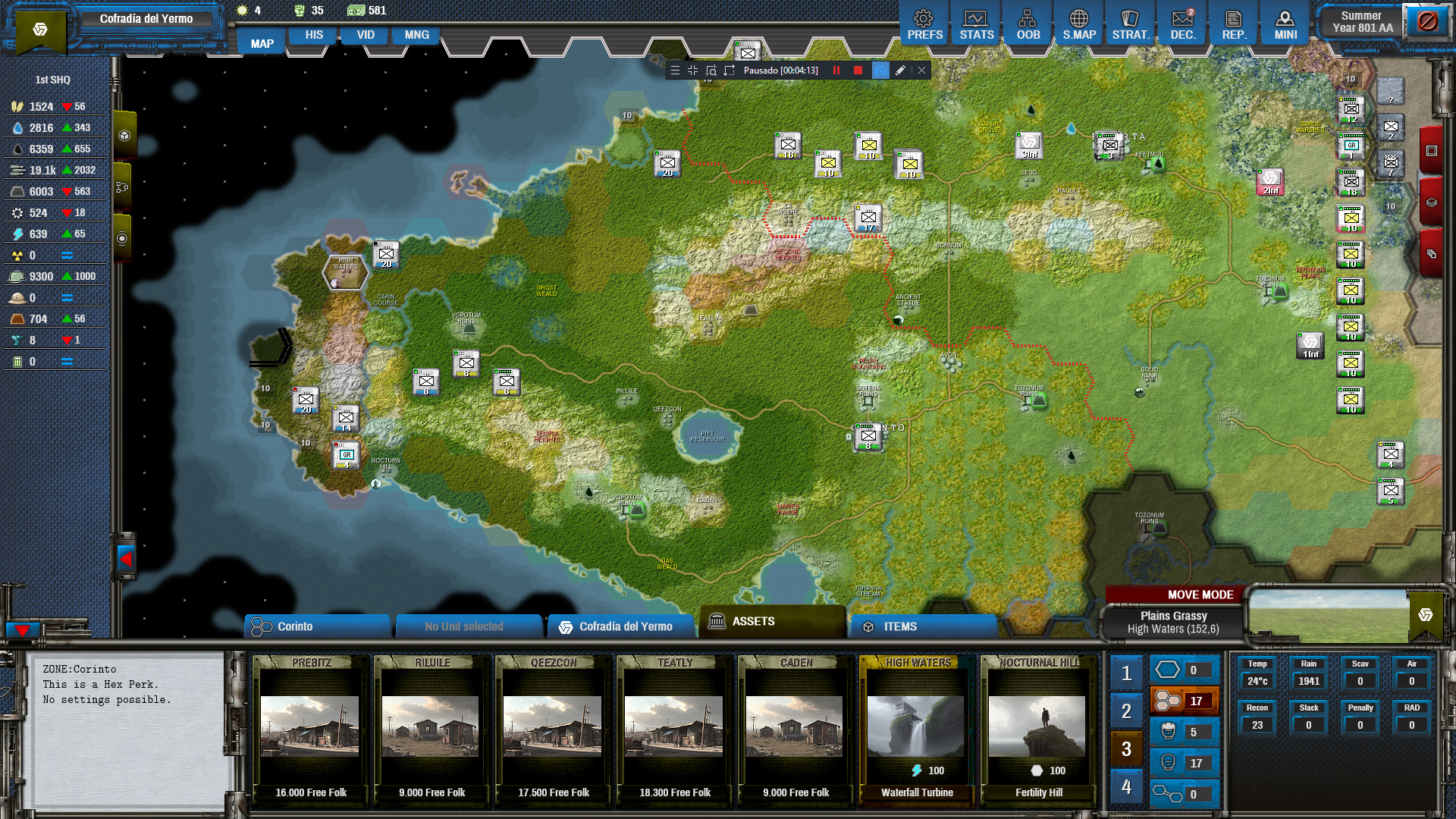Open the ITEMS panel tab
The height and width of the screenshot is (819, 1456).
[x=922, y=626]
